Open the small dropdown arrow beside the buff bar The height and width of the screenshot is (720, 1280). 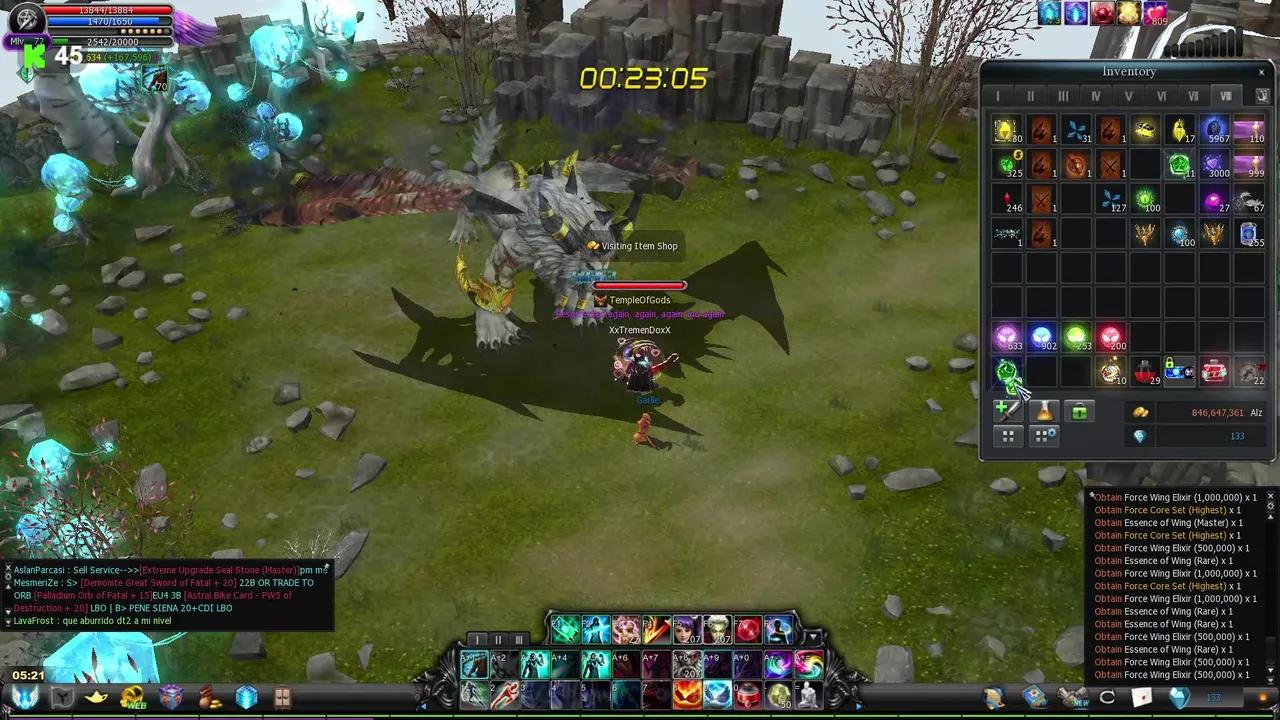pos(813,638)
